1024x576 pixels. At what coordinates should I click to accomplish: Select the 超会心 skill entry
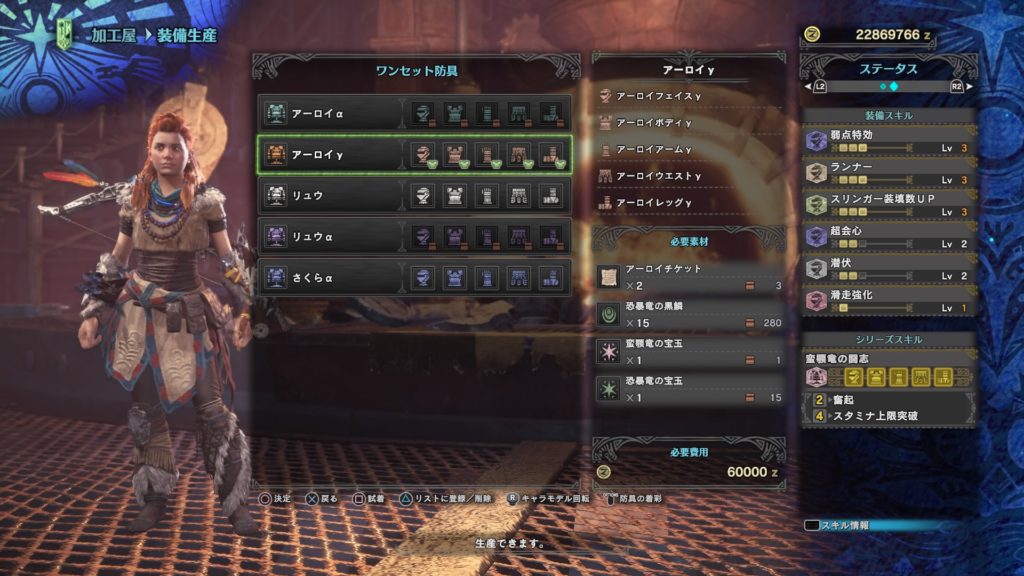889,236
